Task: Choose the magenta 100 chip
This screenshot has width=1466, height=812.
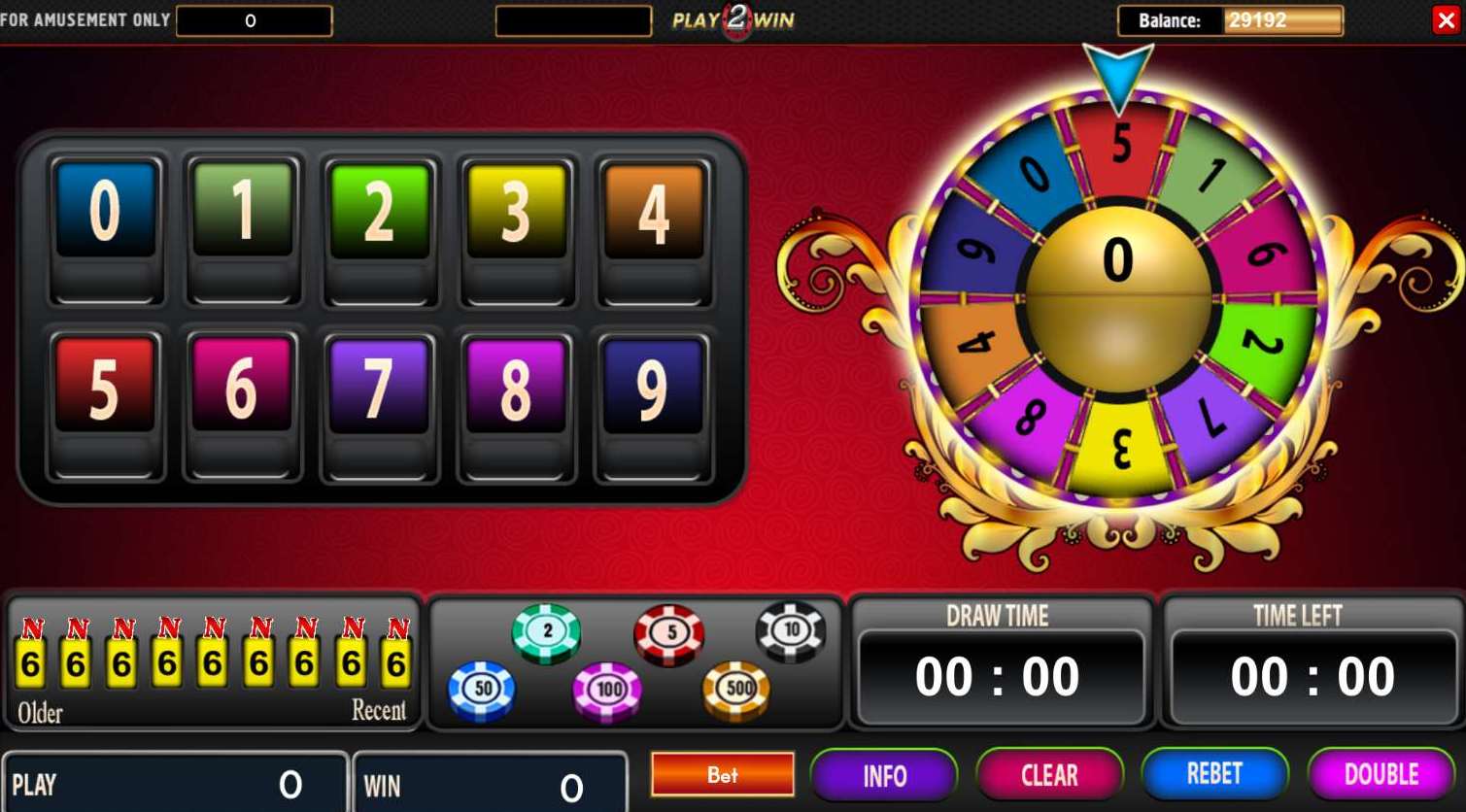Action: pyautogui.click(x=608, y=691)
